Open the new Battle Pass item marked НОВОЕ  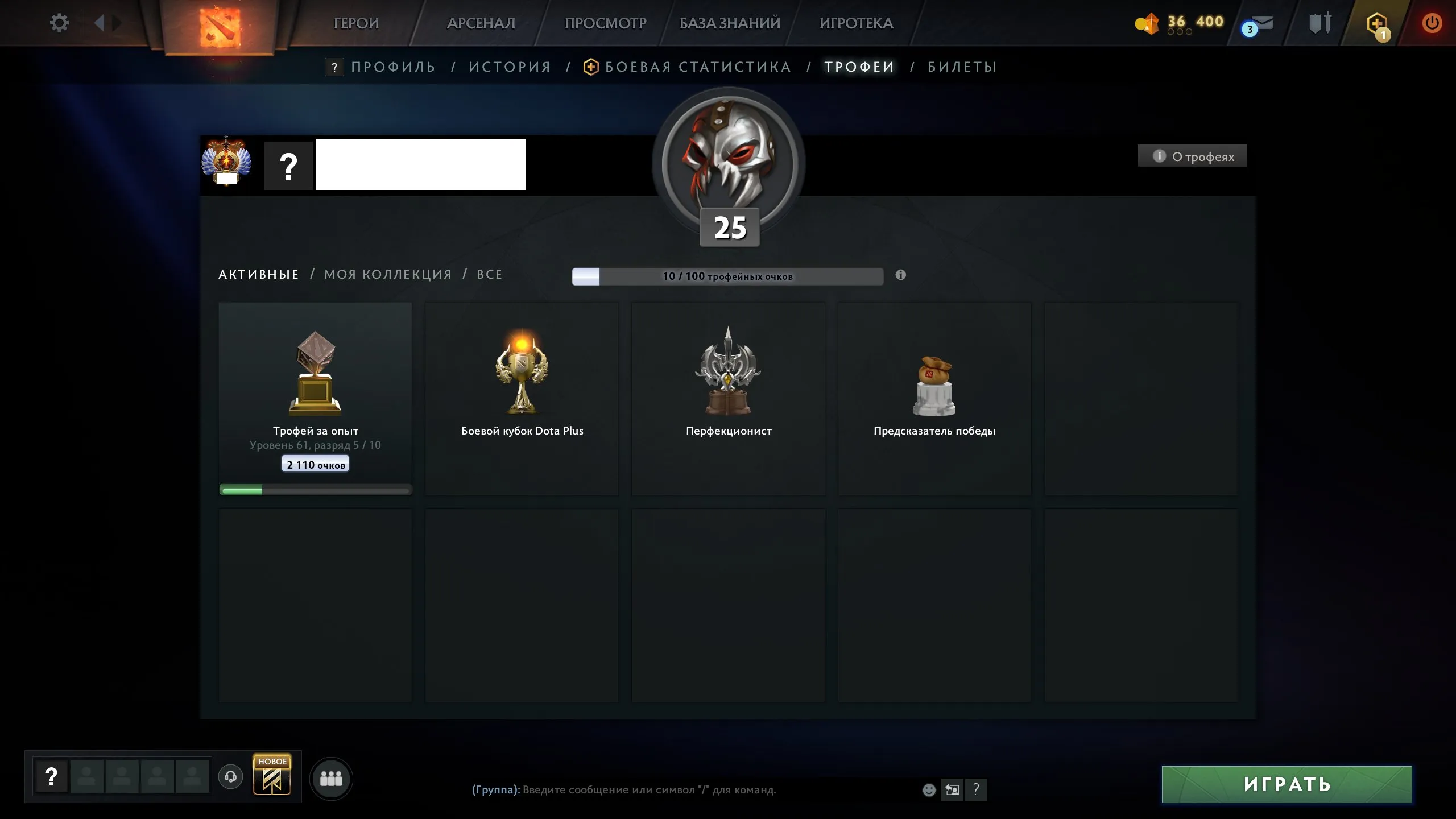click(x=272, y=776)
